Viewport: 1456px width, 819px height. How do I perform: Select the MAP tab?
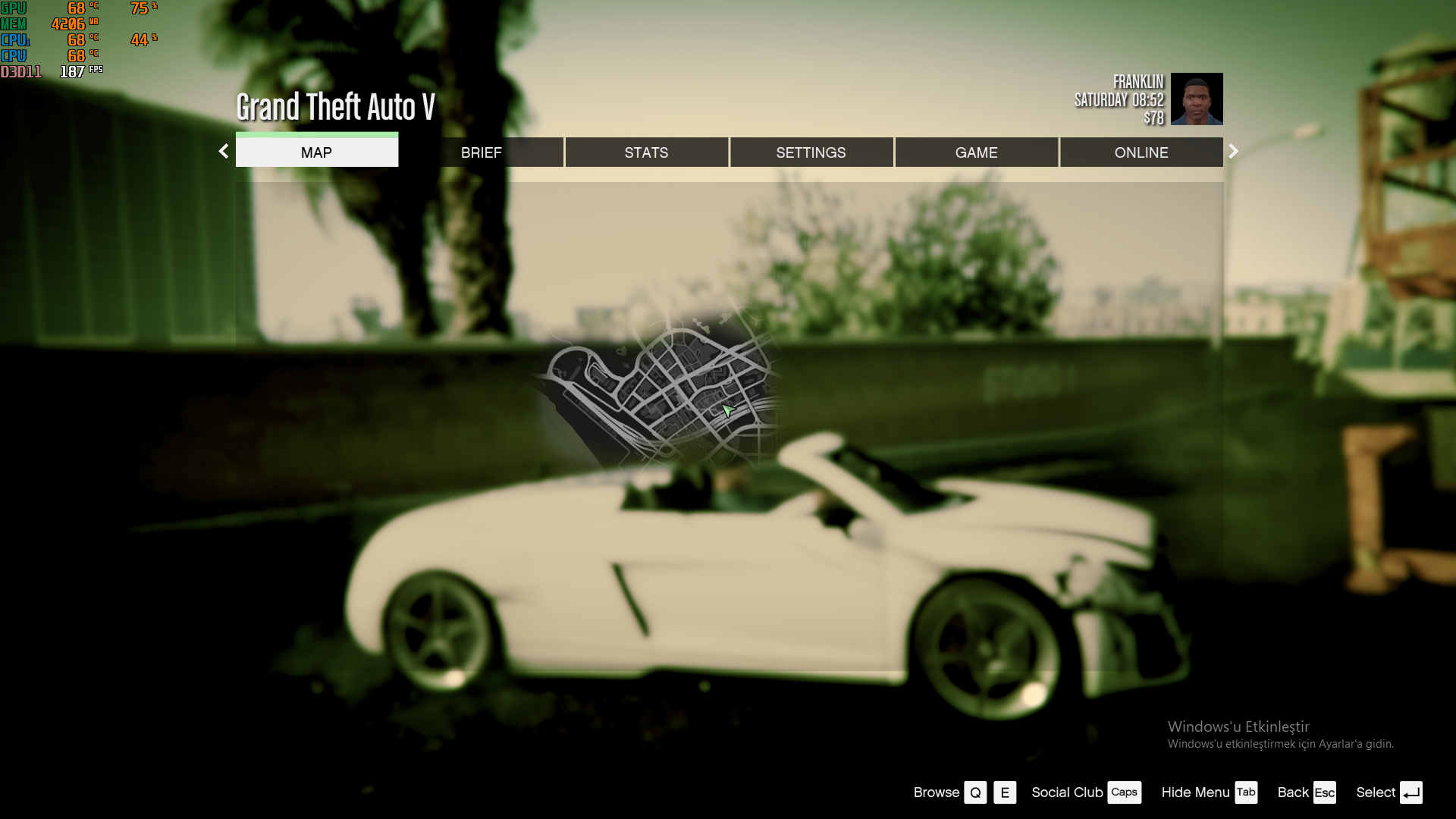click(316, 152)
